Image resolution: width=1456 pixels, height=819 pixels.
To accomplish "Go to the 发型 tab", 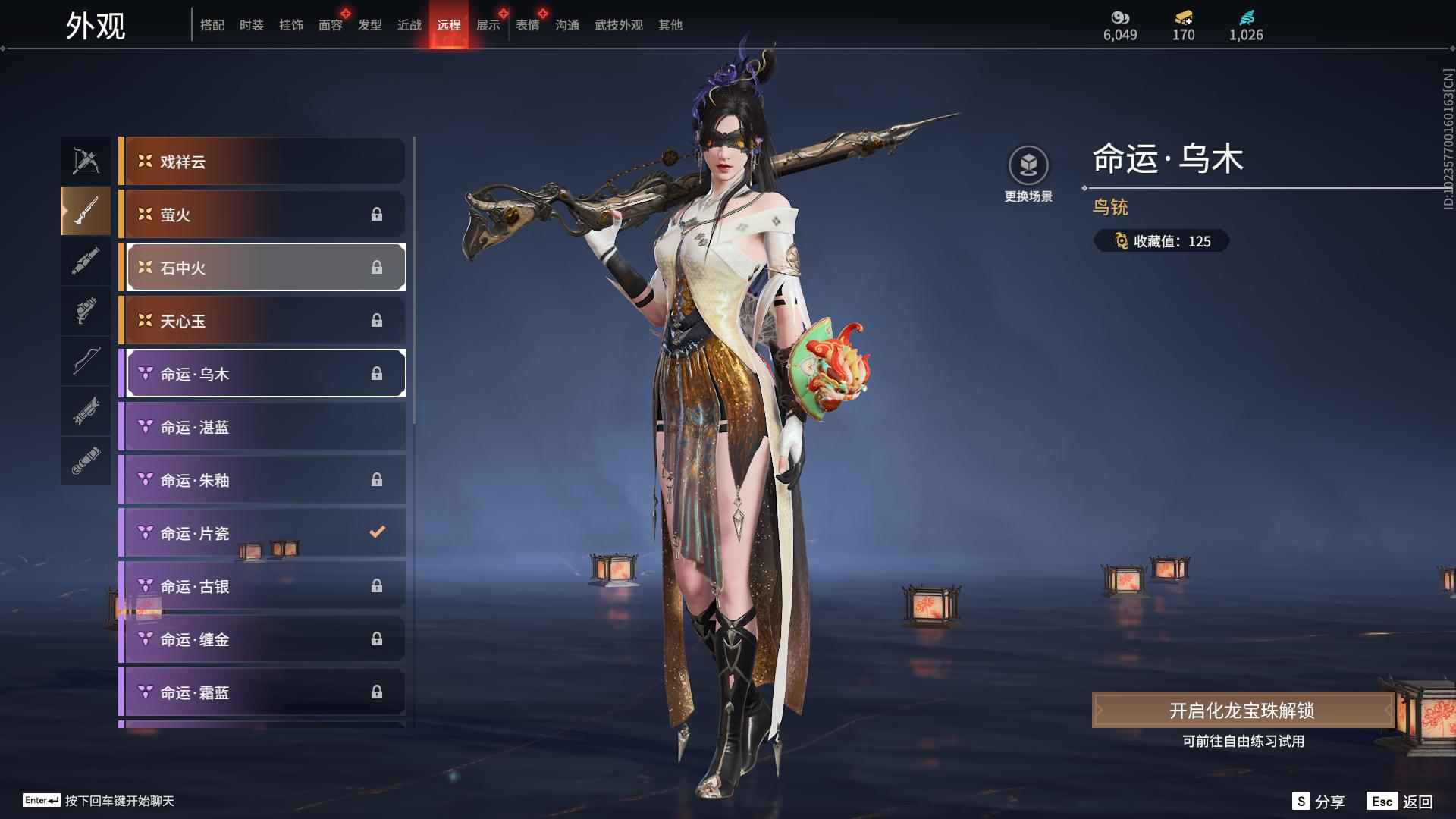I will coord(369,25).
